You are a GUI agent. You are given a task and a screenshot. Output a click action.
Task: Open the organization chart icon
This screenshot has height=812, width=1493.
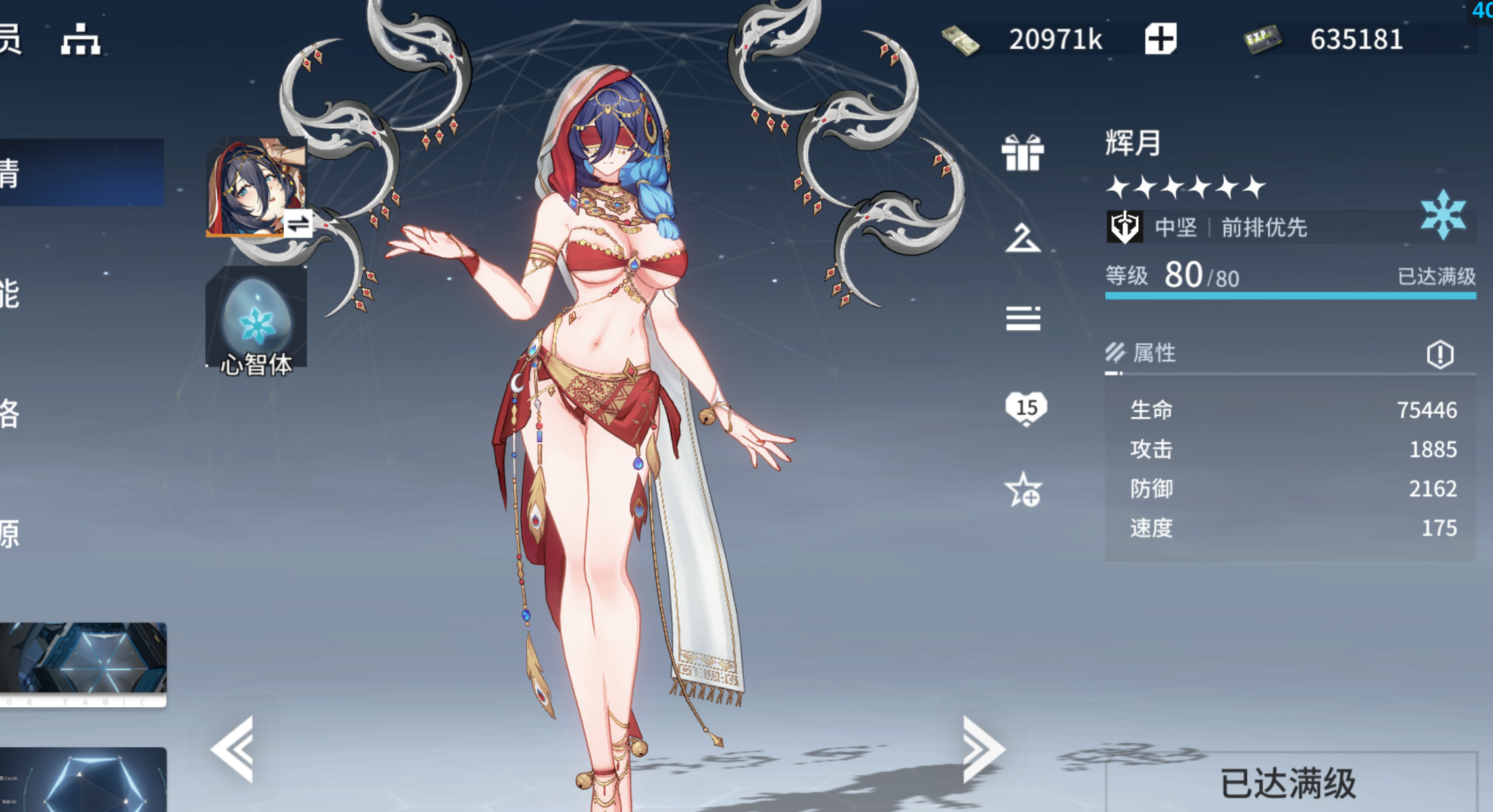80,39
